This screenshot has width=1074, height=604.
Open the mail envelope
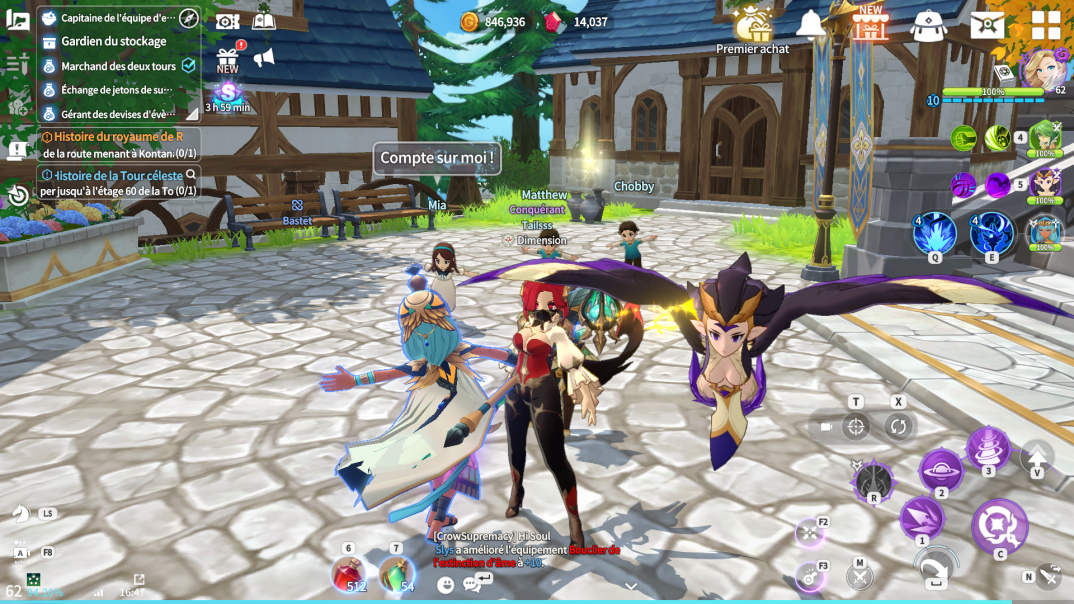[x=987, y=25]
